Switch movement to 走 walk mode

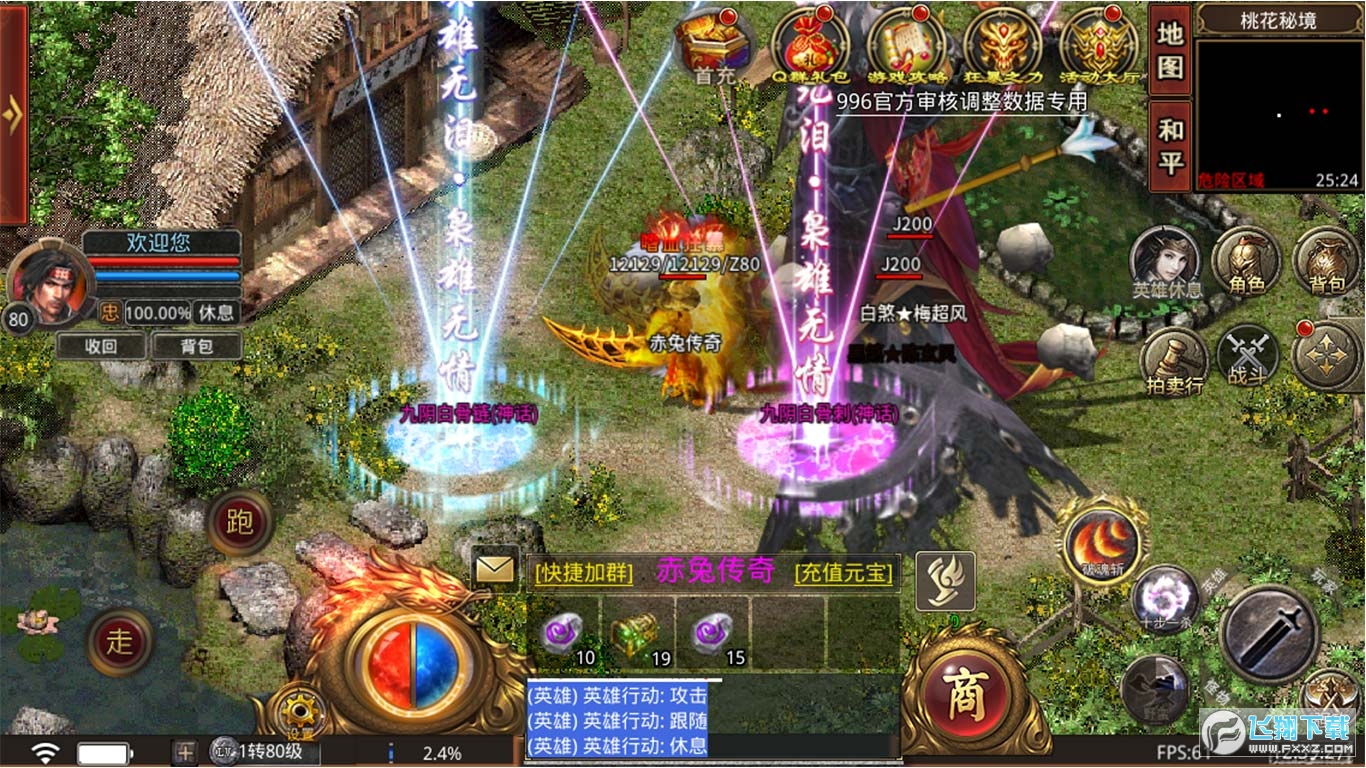click(x=120, y=641)
